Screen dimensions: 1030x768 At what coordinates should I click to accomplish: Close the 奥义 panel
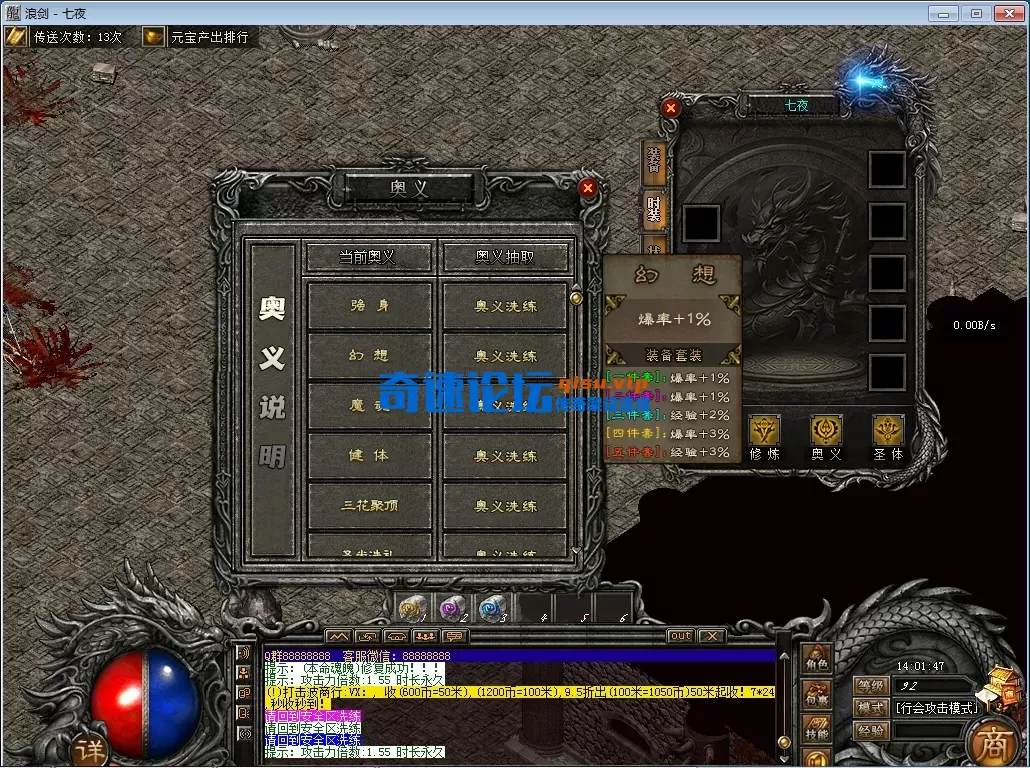[588, 187]
